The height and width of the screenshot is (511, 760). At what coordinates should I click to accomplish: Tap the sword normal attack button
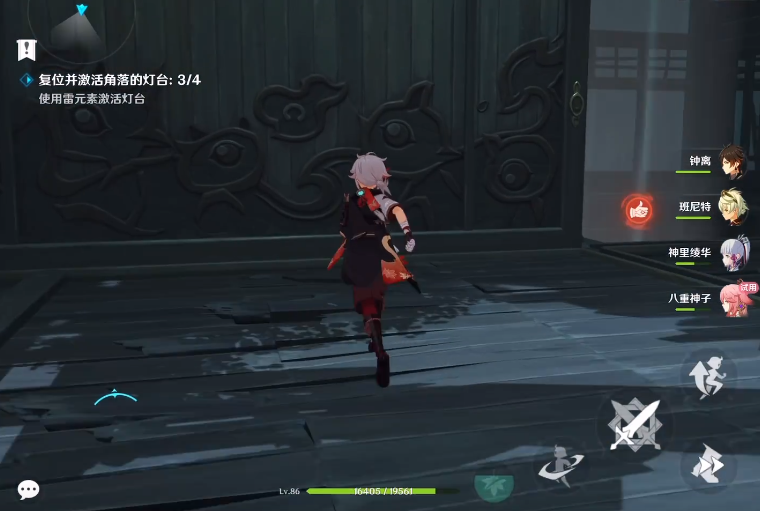click(634, 425)
